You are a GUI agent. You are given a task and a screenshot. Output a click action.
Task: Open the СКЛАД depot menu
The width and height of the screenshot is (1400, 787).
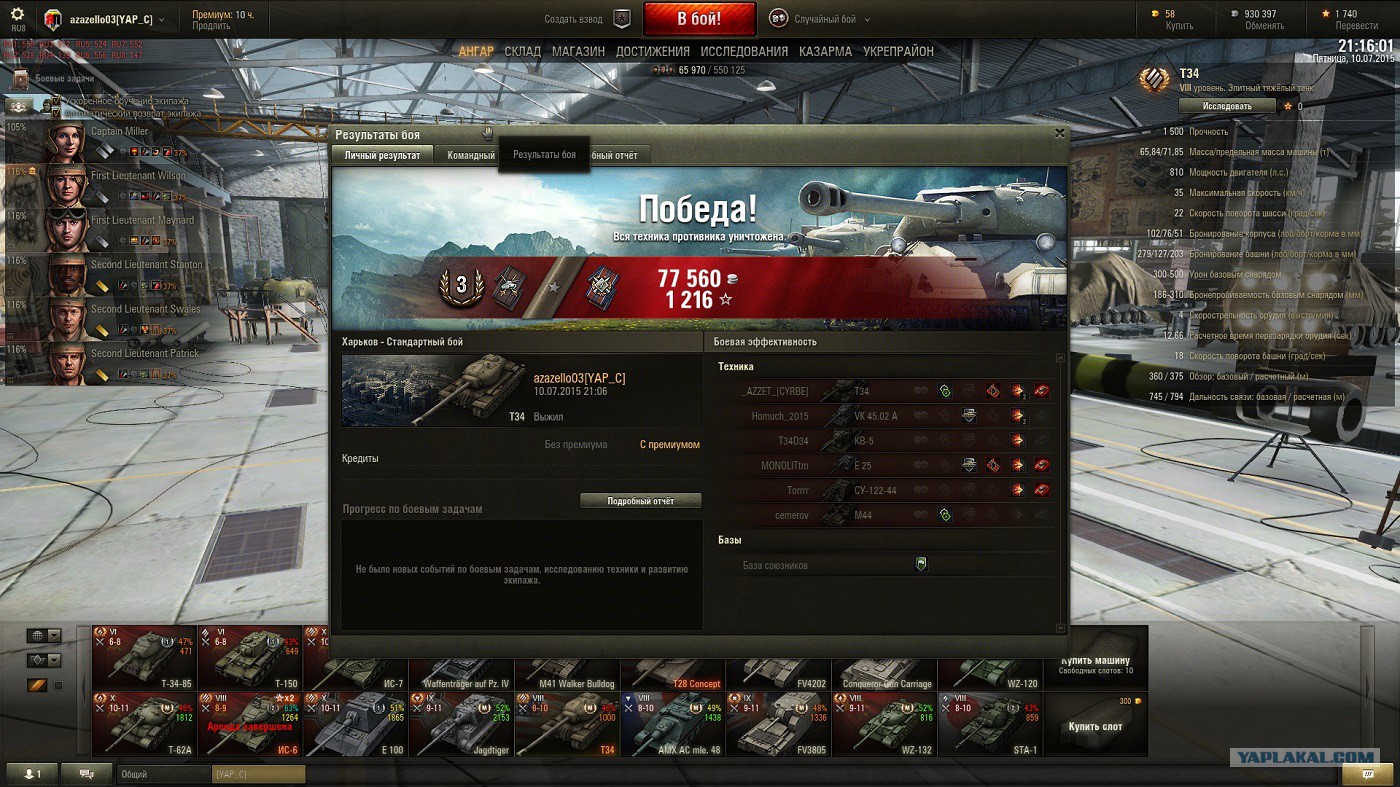(522, 52)
